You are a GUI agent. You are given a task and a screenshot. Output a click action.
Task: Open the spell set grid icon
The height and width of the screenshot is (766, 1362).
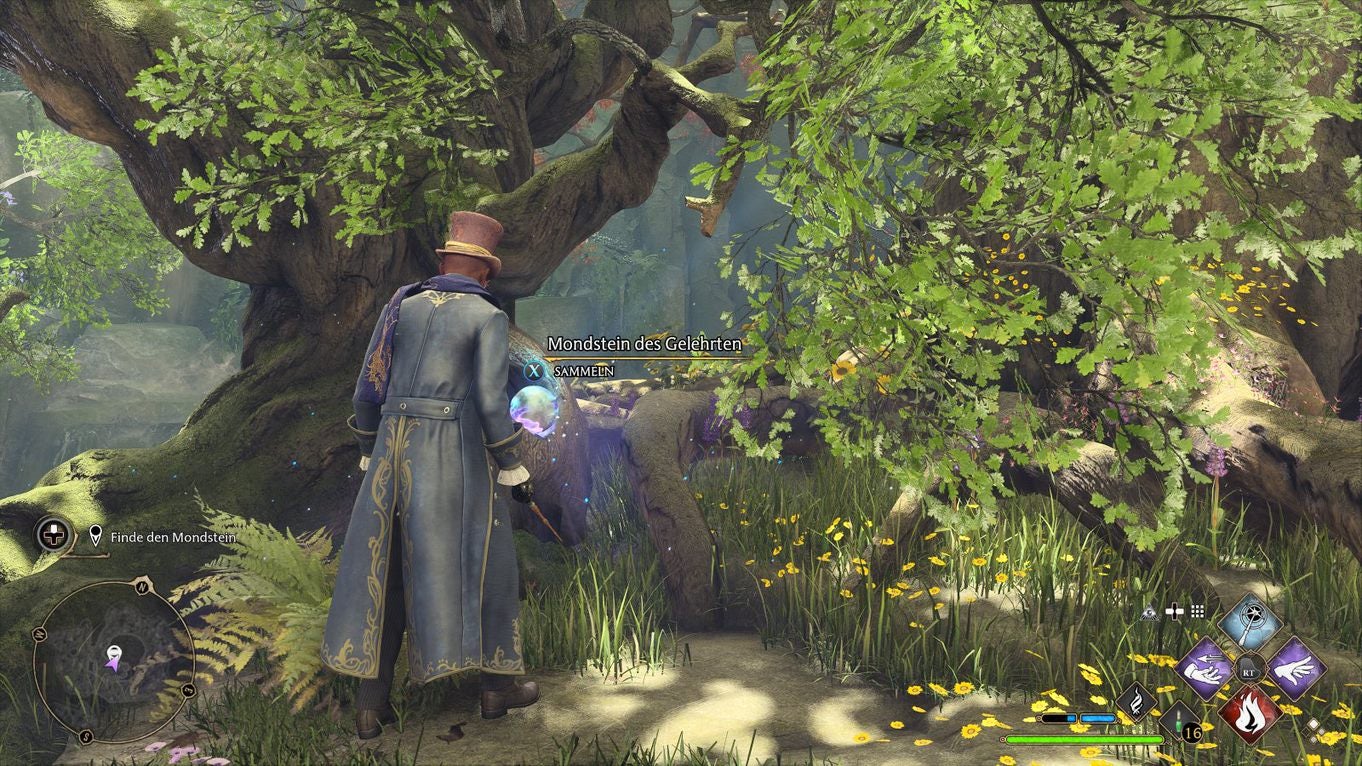pos(1196,612)
